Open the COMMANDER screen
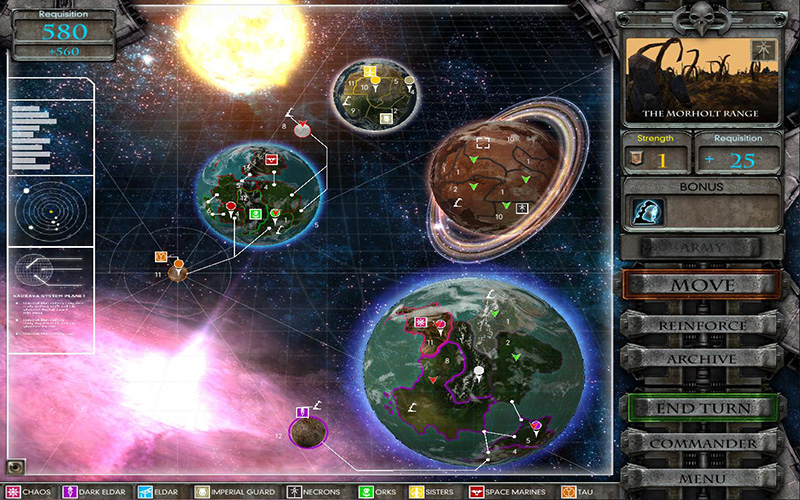The image size is (800, 500). tap(702, 443)
